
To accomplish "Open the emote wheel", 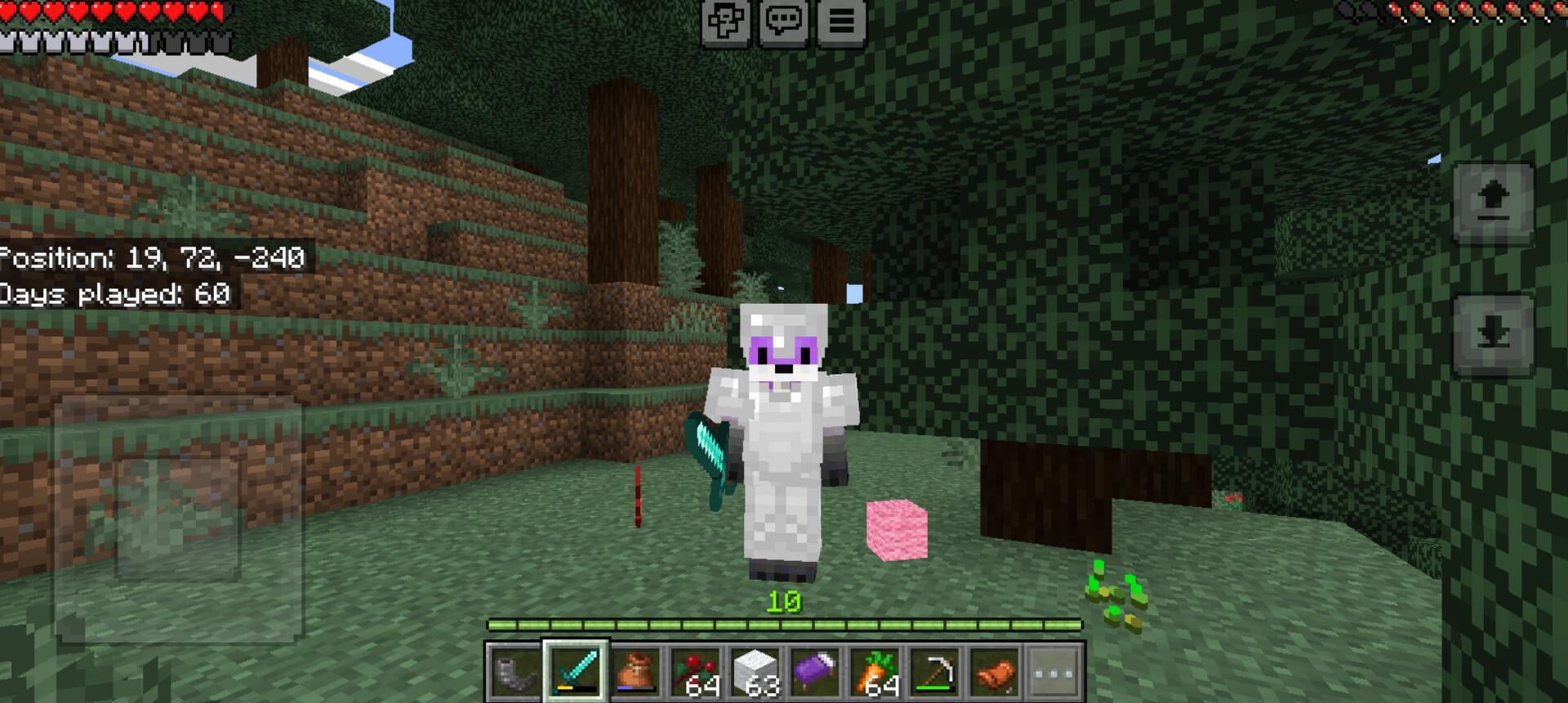I will tap(728, 22).
